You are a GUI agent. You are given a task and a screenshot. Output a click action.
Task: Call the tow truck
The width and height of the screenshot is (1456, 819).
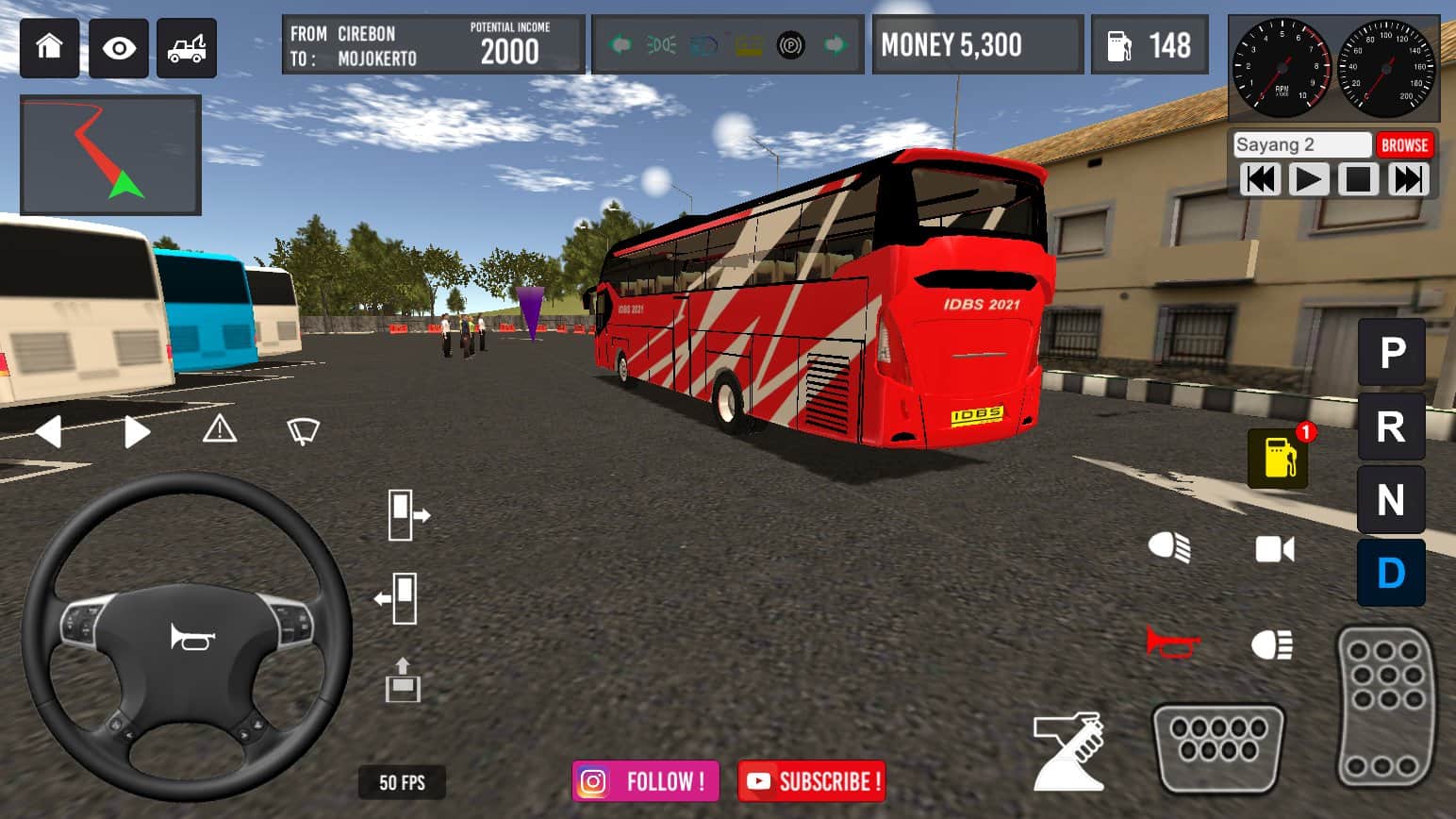[187, 47]
